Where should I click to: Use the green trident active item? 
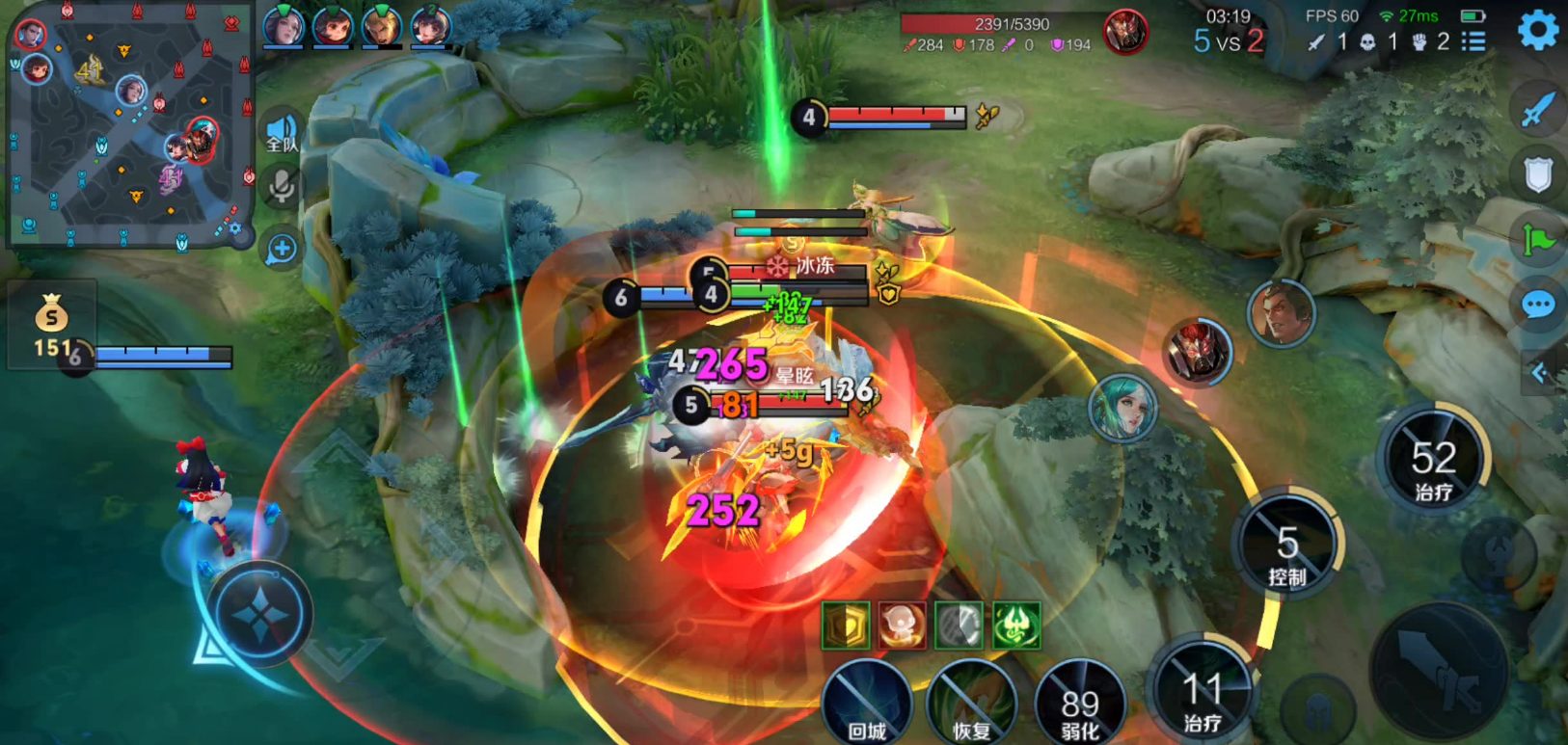click(1016, 625)
